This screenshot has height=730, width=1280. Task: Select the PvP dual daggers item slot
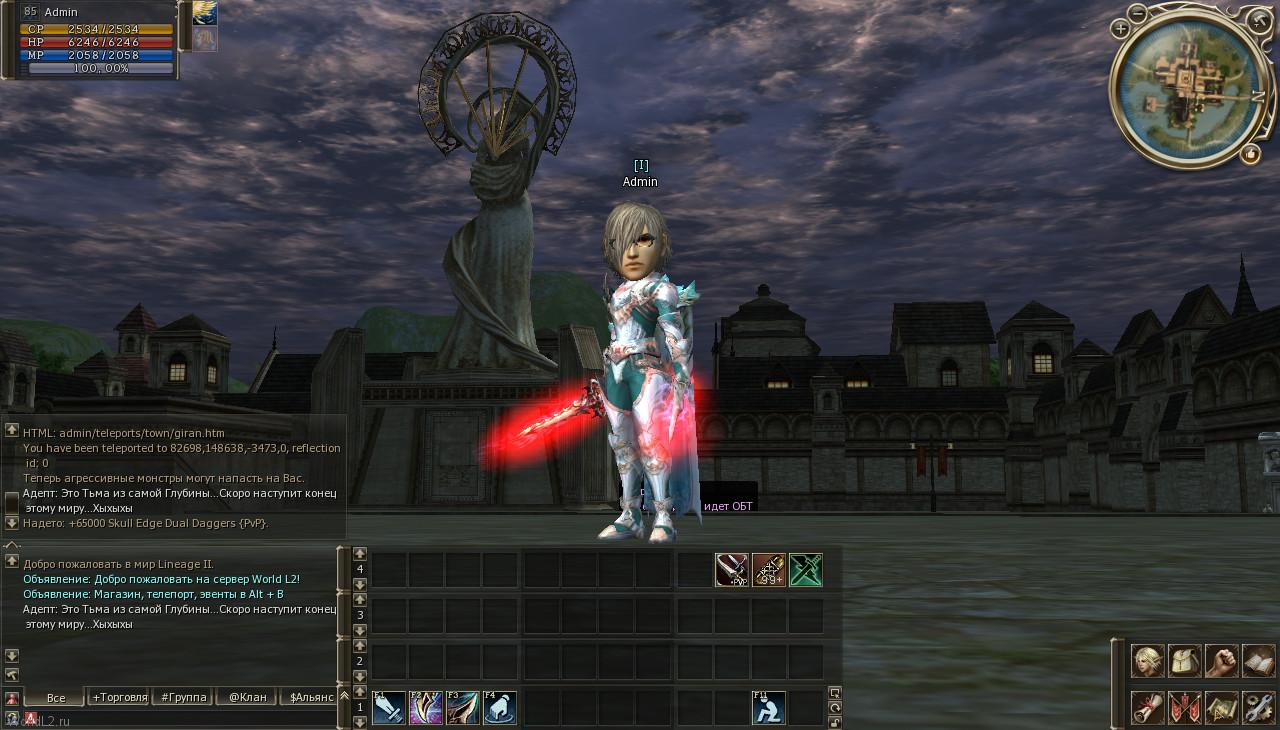click(732, 568)
